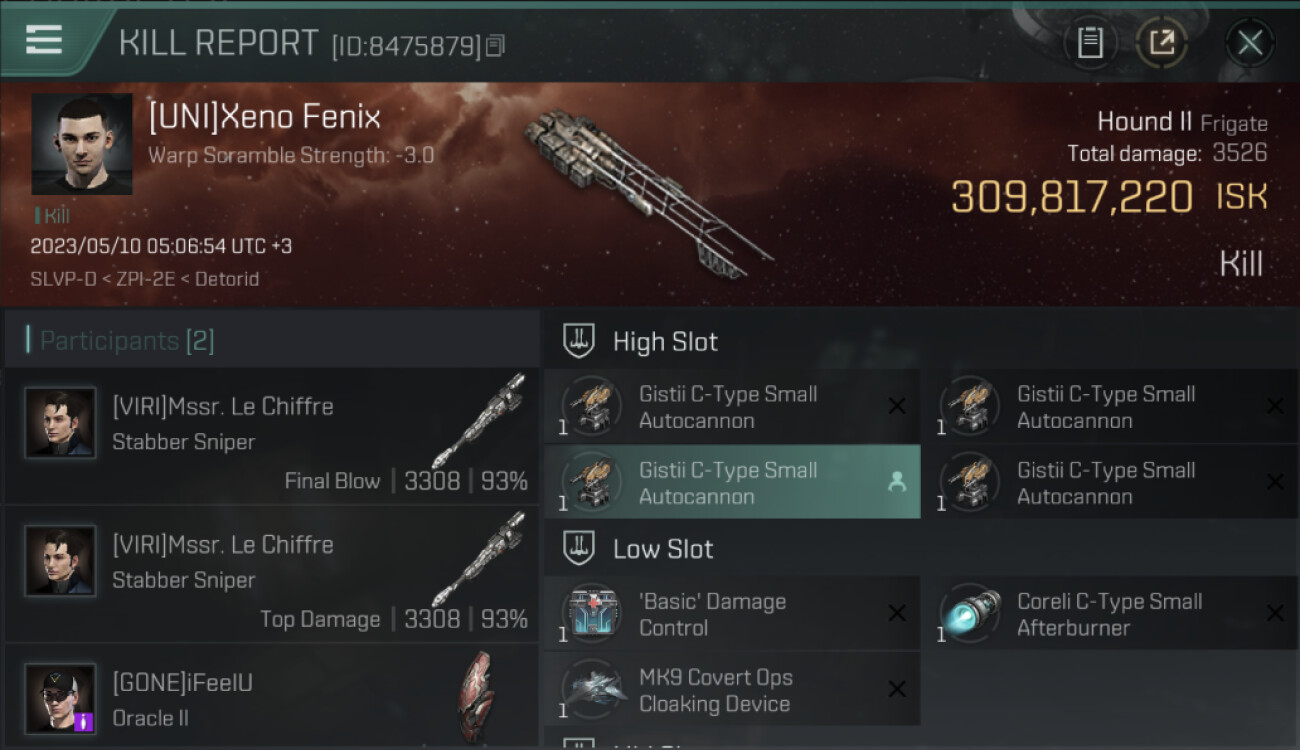
Task: Open the iFeelU Oracle II participant row
Action: 271,698
